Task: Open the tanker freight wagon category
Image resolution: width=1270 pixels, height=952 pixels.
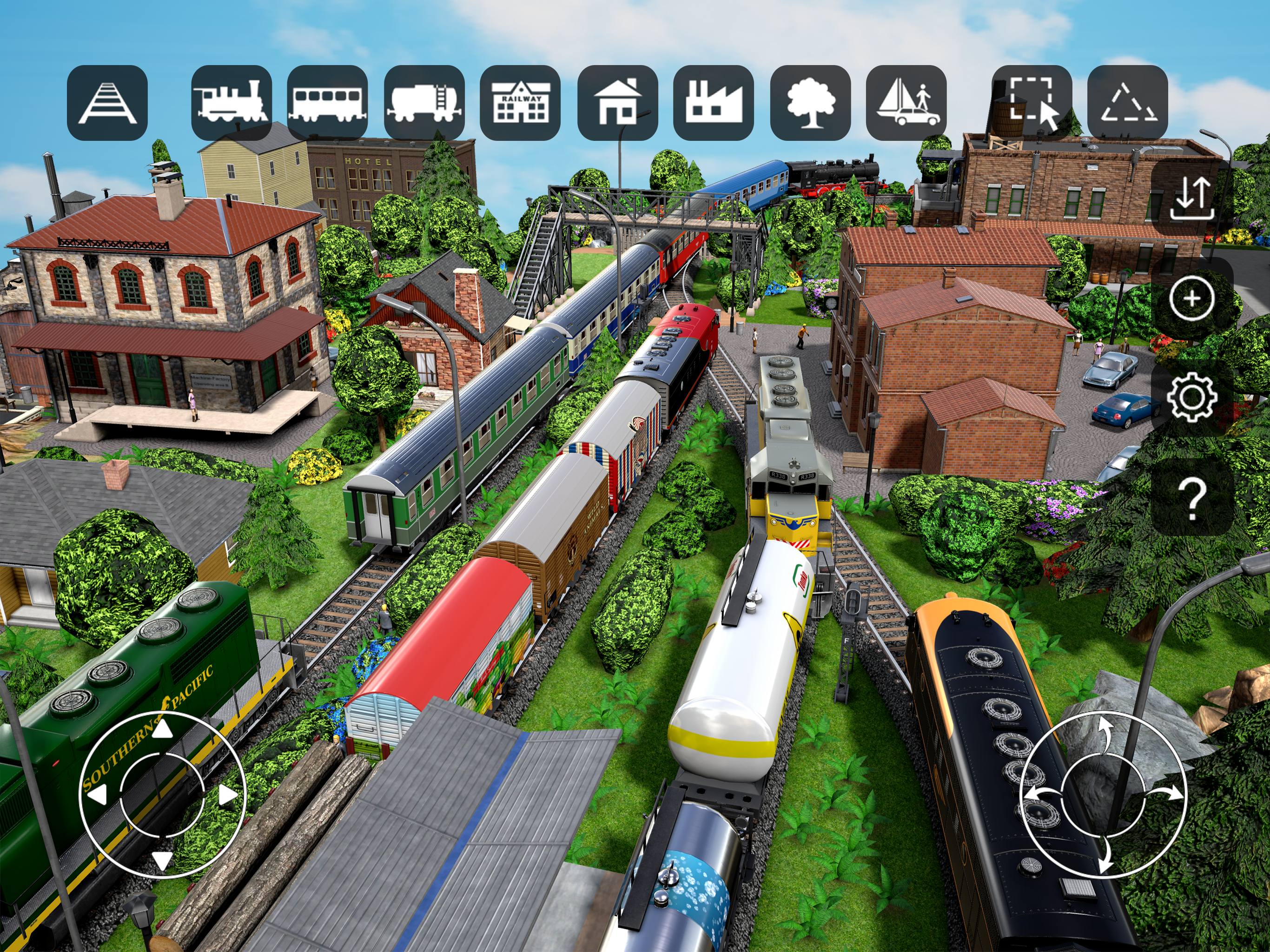Action: click(424, 103)
